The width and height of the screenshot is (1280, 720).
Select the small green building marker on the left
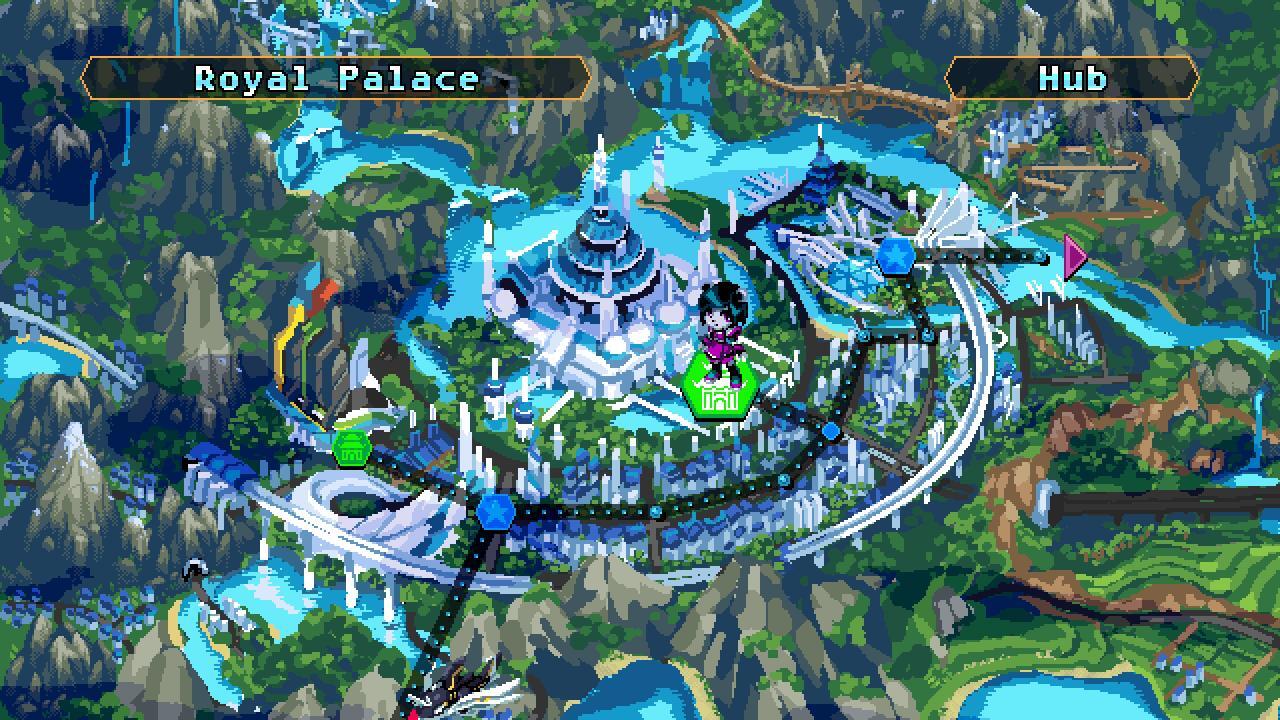click(x=351, y=447)
